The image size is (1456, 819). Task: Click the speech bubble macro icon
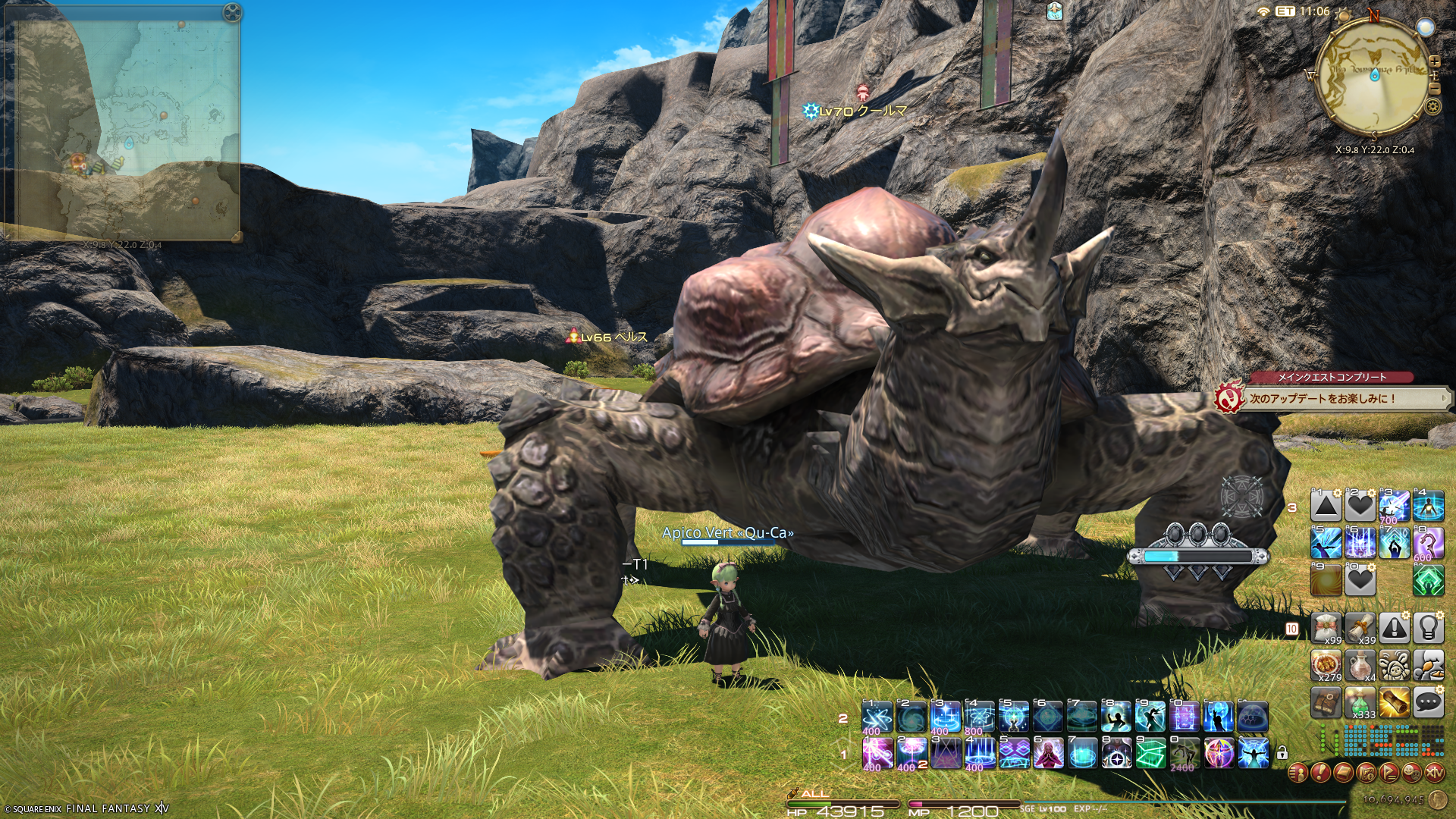tap(1428, 703)
